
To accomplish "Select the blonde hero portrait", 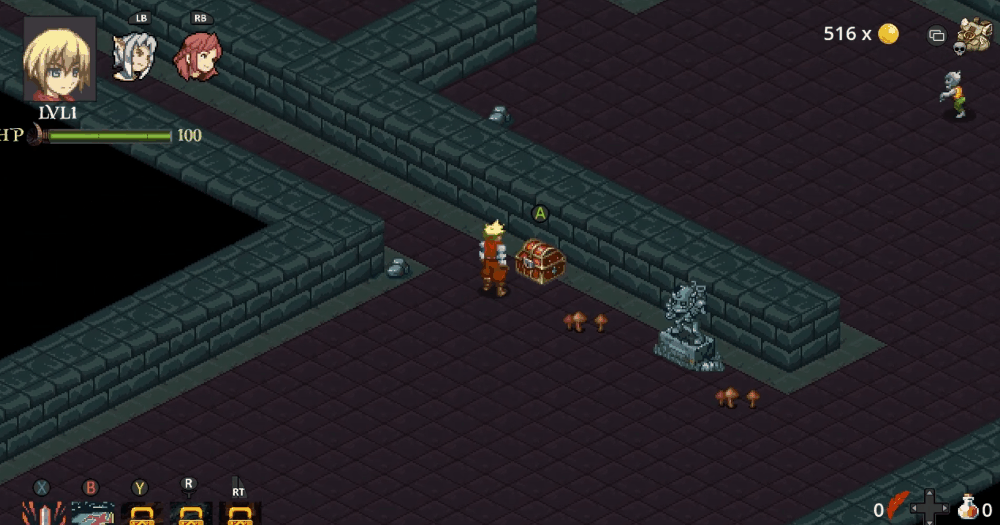I will [60, 59].
